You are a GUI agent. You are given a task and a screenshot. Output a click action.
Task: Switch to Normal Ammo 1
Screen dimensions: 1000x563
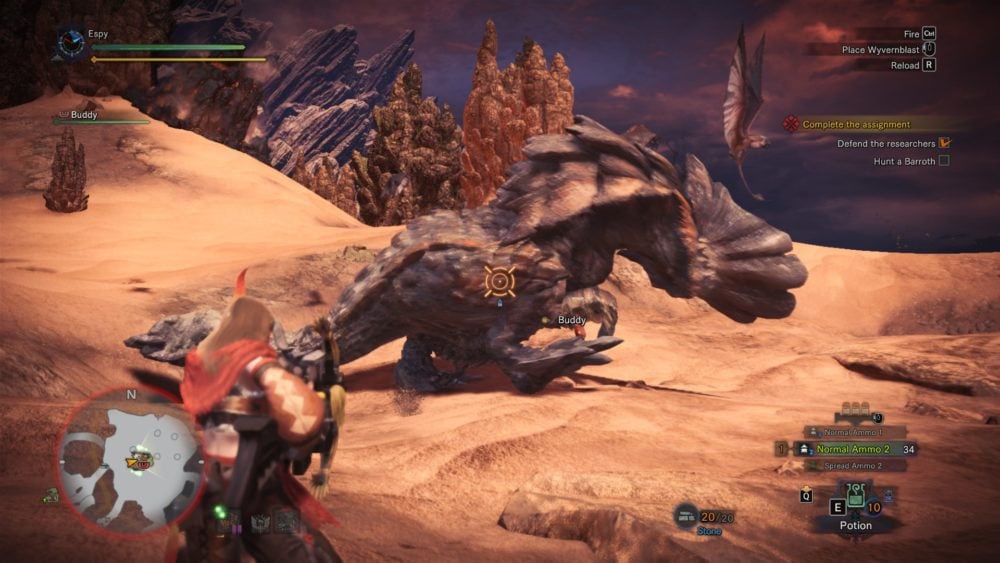pos(854,432)
